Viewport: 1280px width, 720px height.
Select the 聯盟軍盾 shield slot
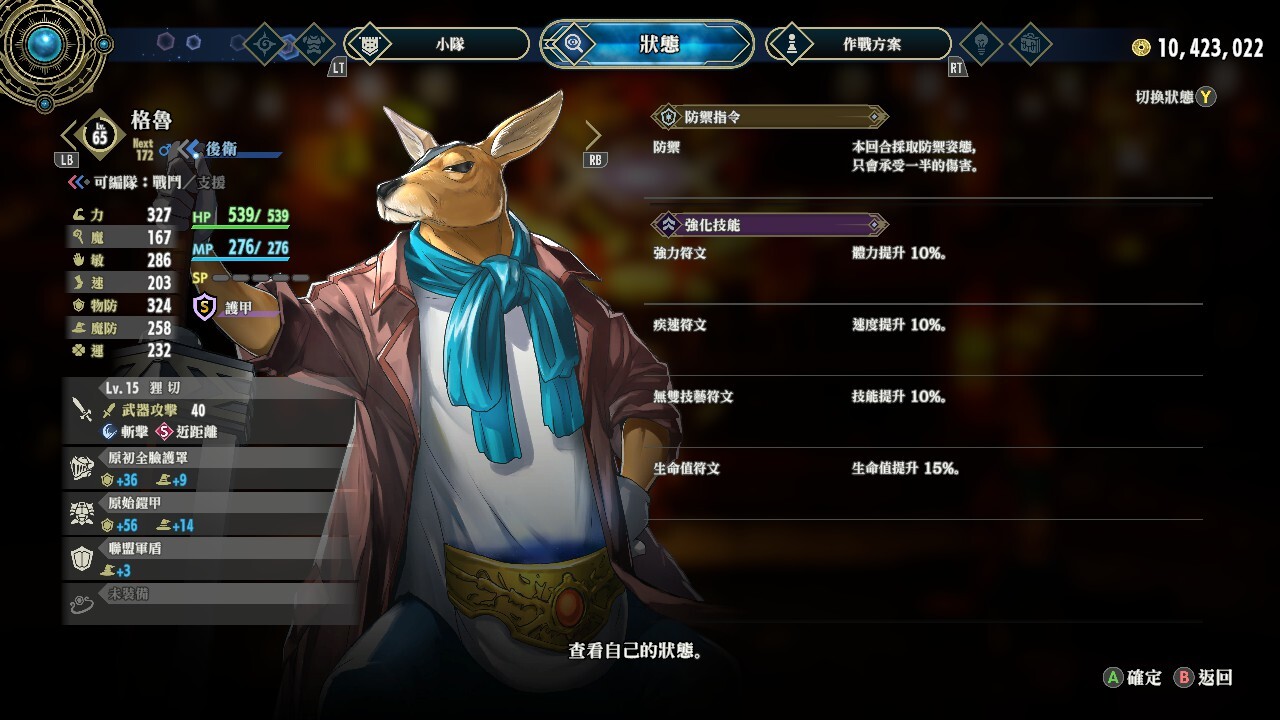210,559
